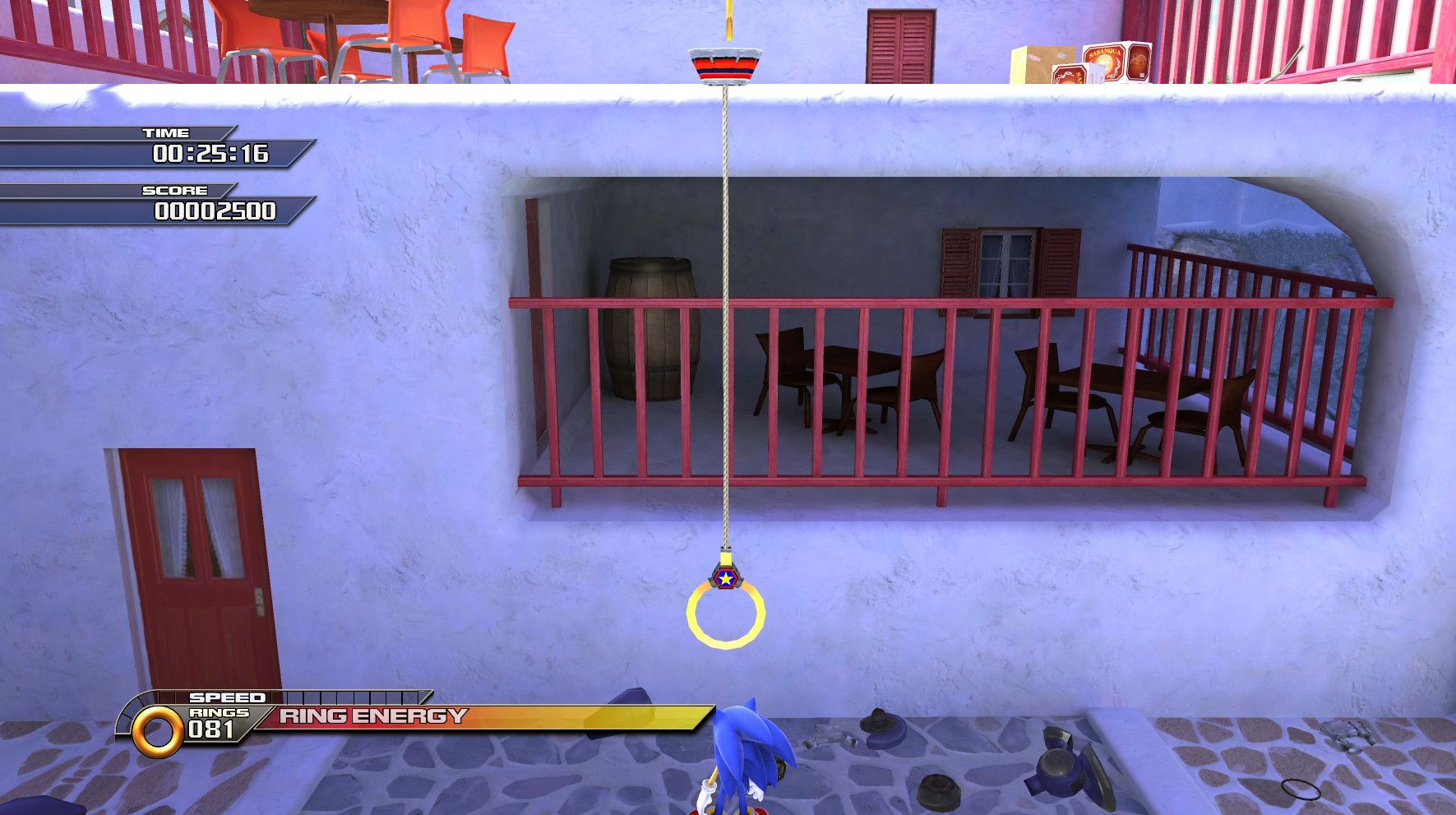Click the SCORE label banner

click(x=173, y=189)
